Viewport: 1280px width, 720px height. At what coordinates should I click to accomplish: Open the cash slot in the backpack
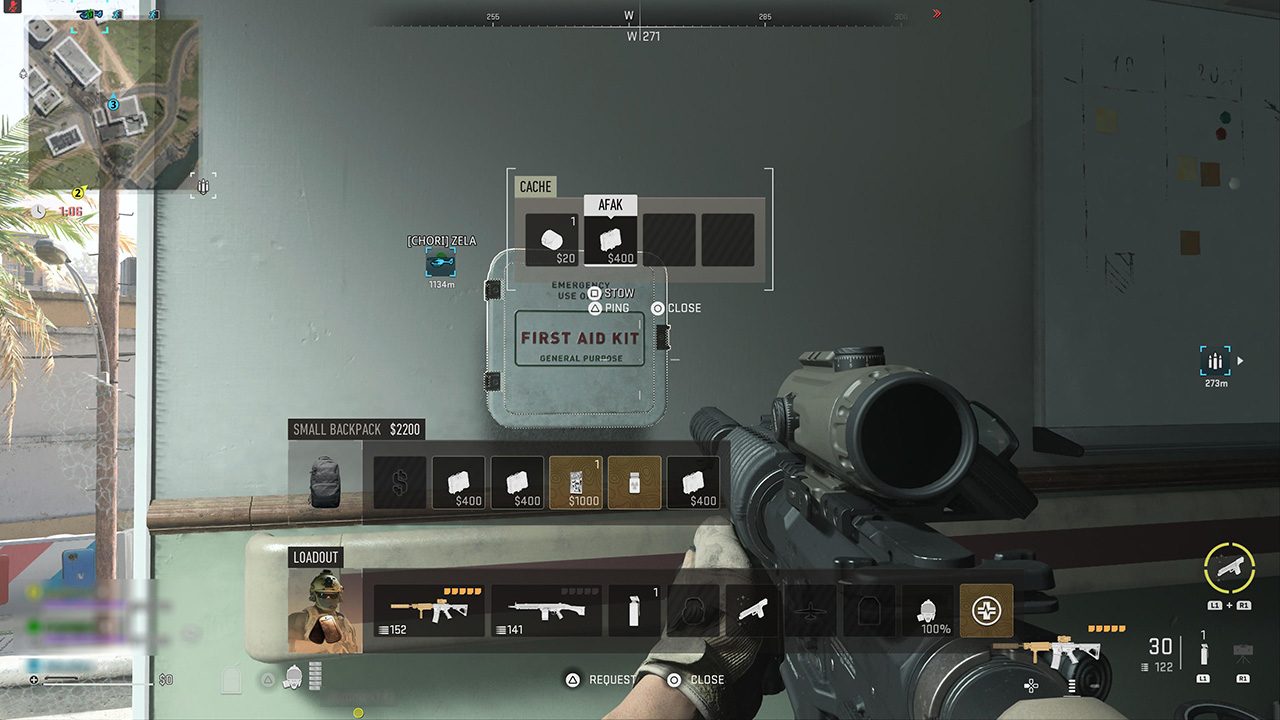[399, 482]
